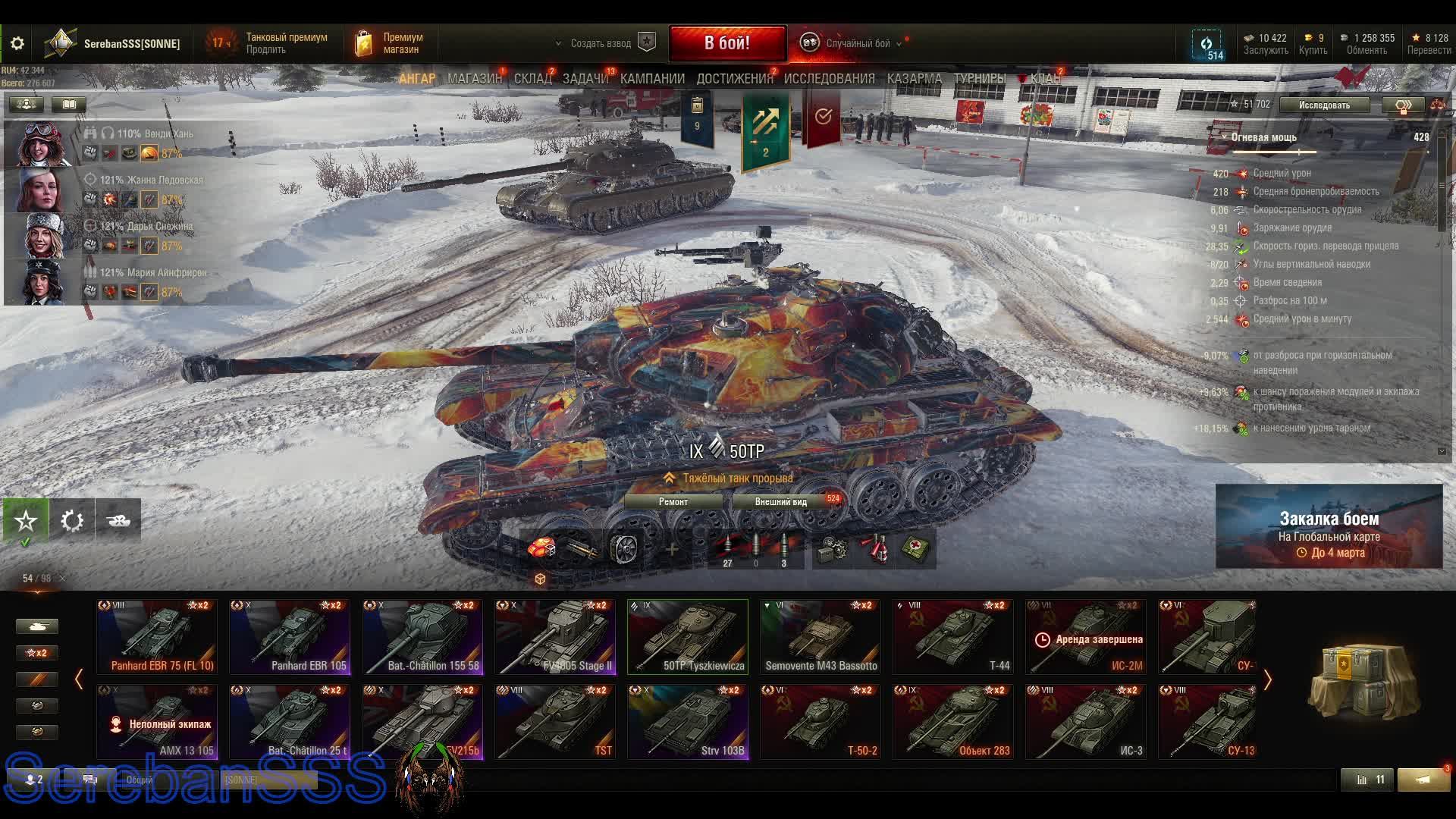The width and height of the screenshot is (1456, 819).
Task: Click the Ремонт button
Action: (x=673, y=501)
